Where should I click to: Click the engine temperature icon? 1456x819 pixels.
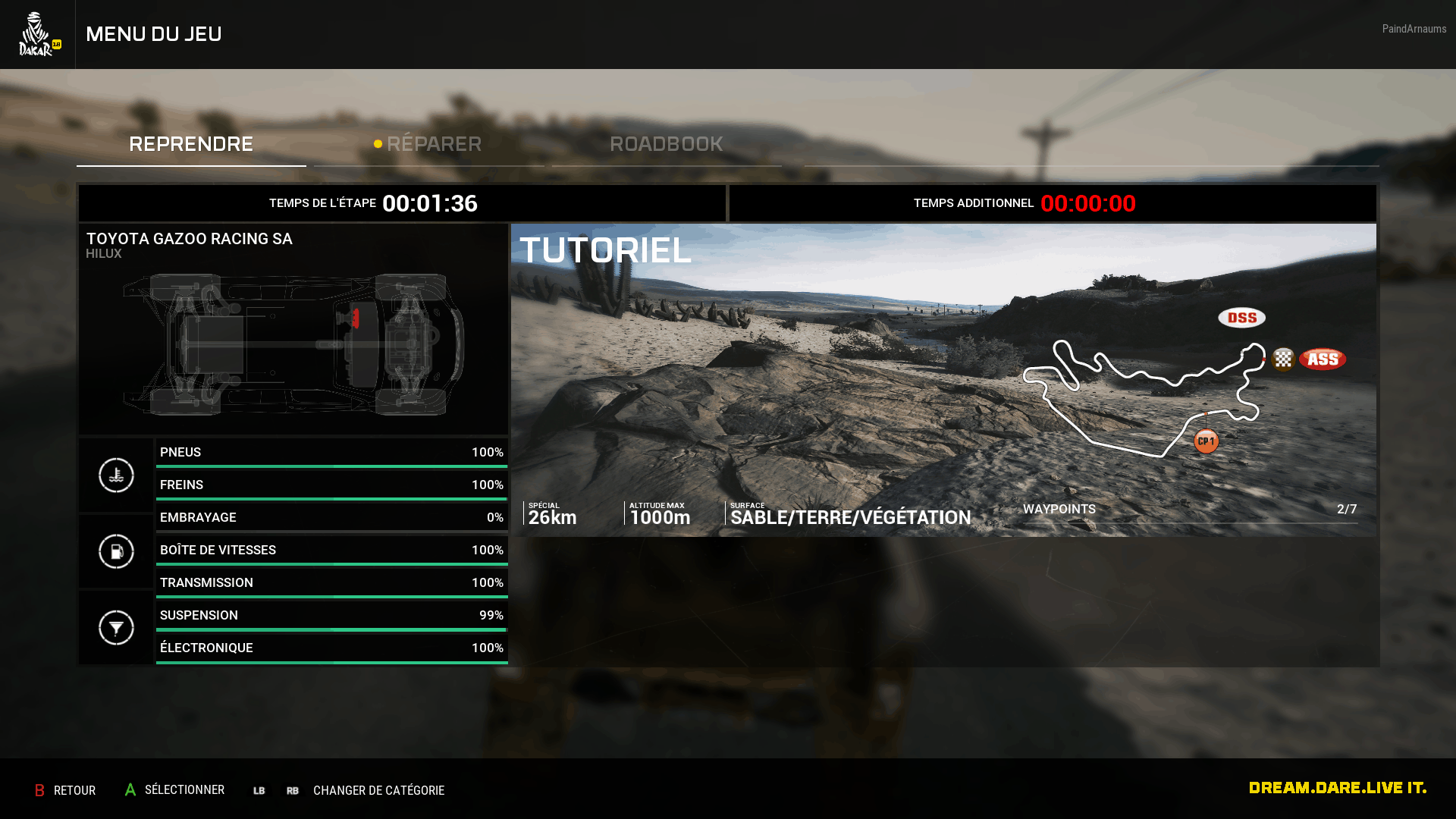click(116, 475)
